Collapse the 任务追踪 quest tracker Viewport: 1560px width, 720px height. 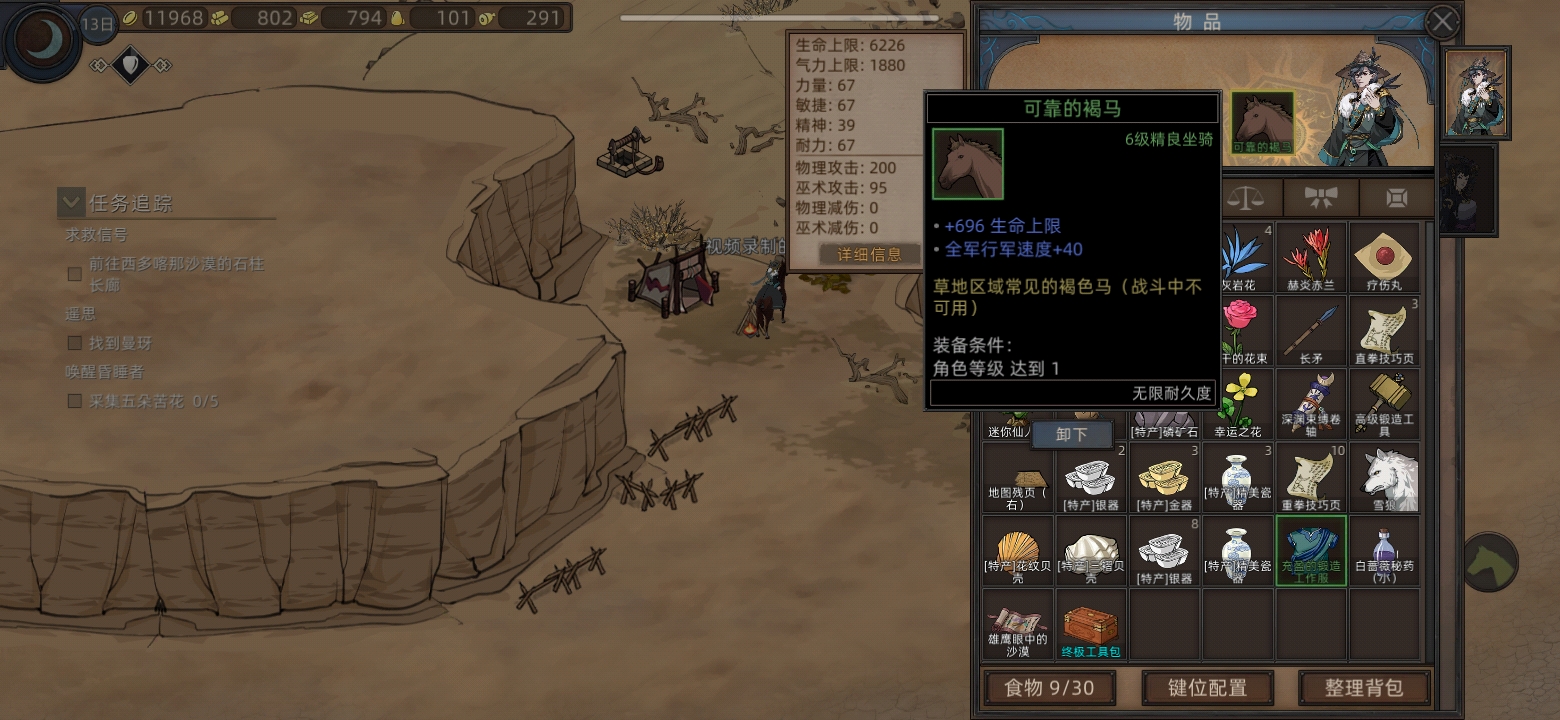coord(71,203)
